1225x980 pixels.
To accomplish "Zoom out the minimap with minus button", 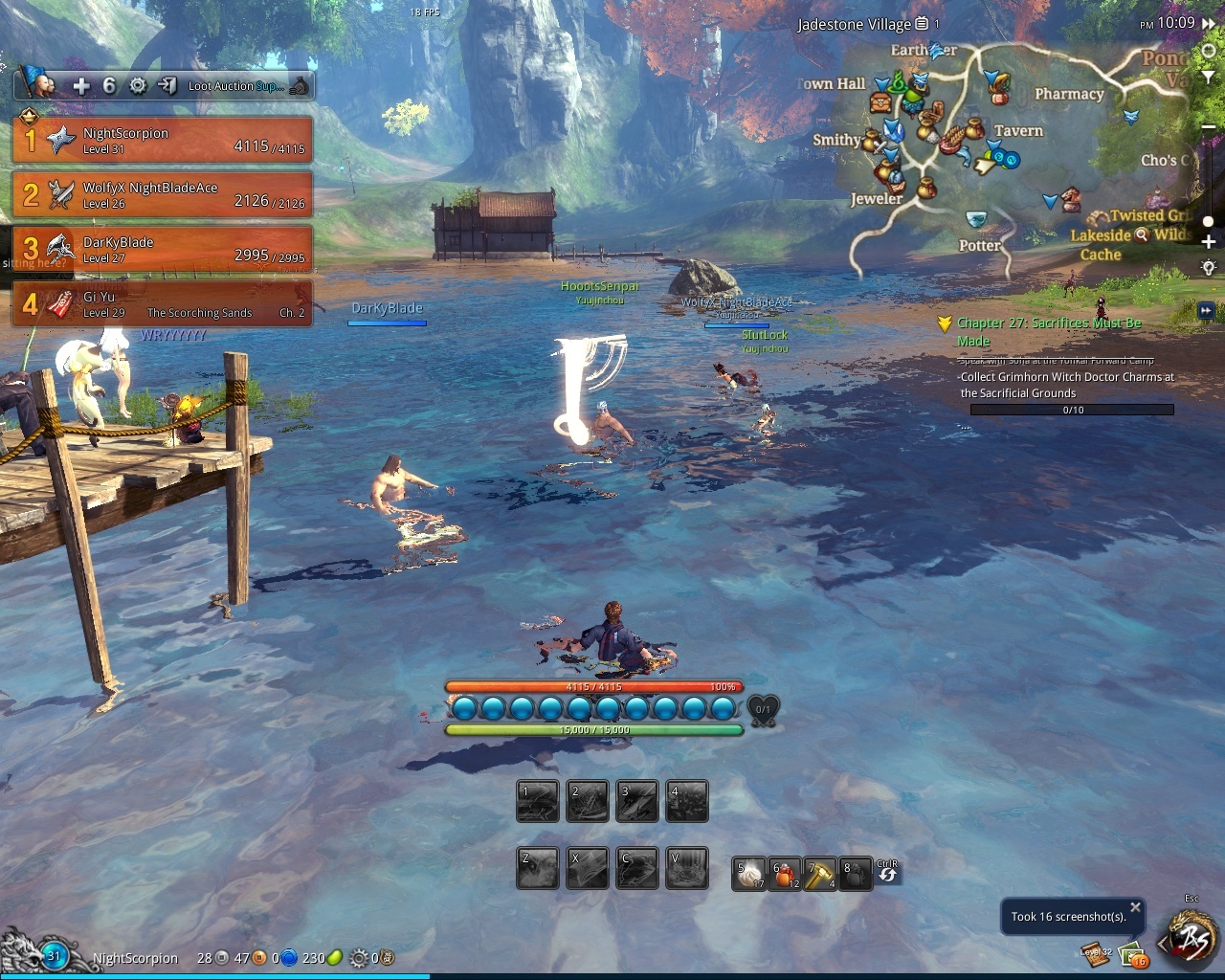I will point(1209,127).
